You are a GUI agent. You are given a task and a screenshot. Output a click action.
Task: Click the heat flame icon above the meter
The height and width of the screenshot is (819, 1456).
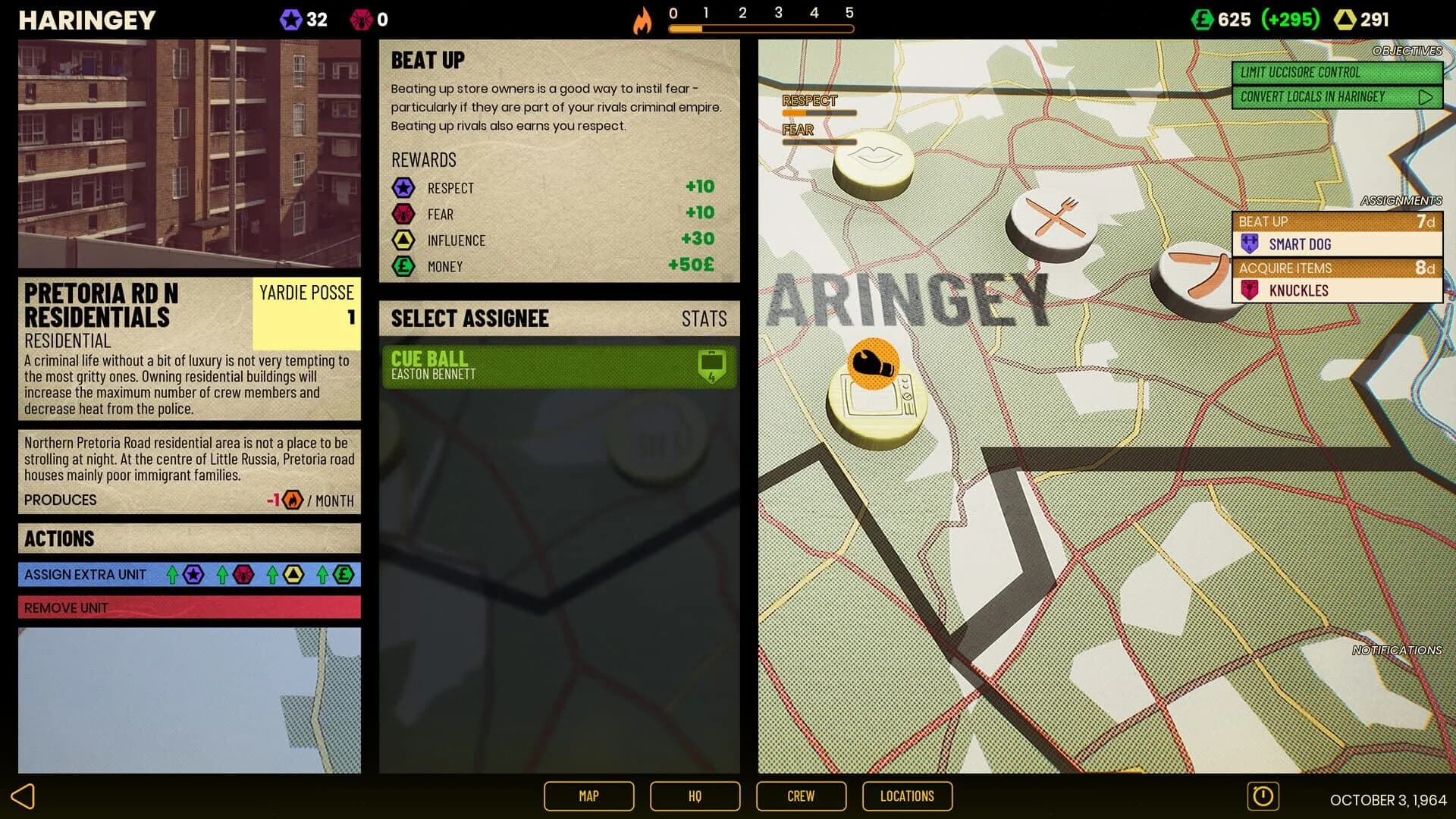[x=644, y=20]
